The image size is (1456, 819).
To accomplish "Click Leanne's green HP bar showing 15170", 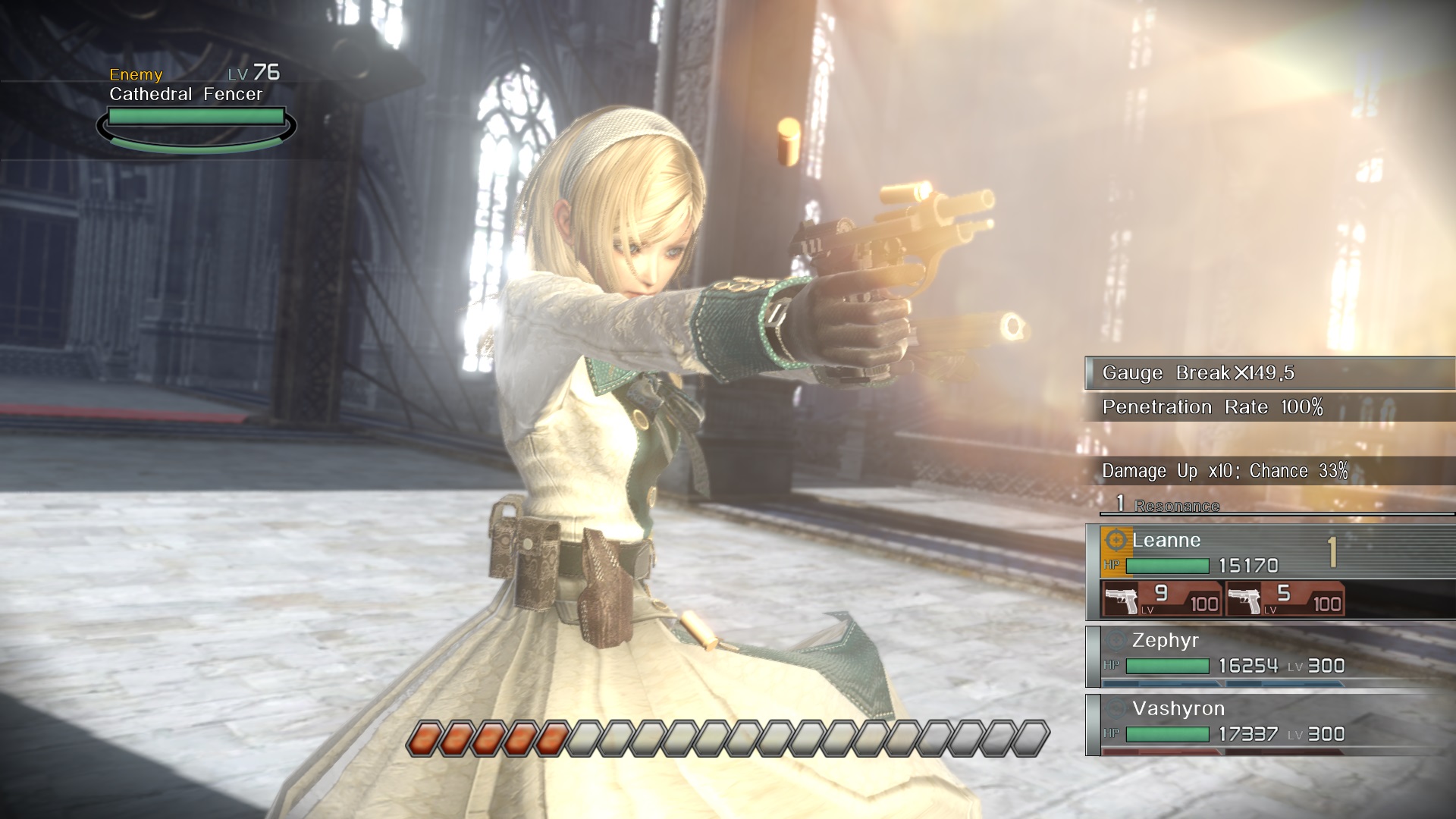I will (x=1168, y=566).
